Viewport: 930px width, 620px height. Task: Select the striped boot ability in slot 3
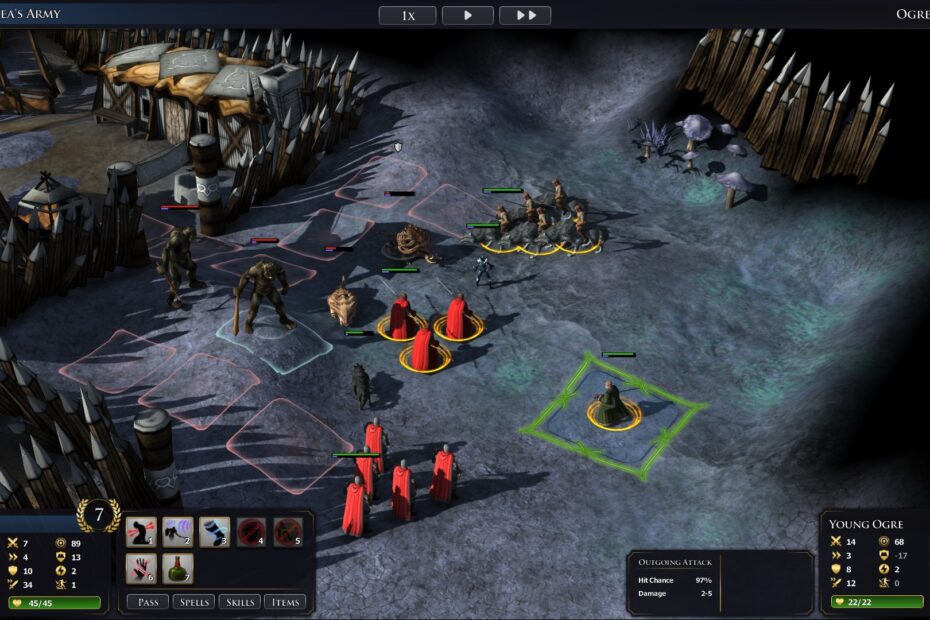pos(215,532)
